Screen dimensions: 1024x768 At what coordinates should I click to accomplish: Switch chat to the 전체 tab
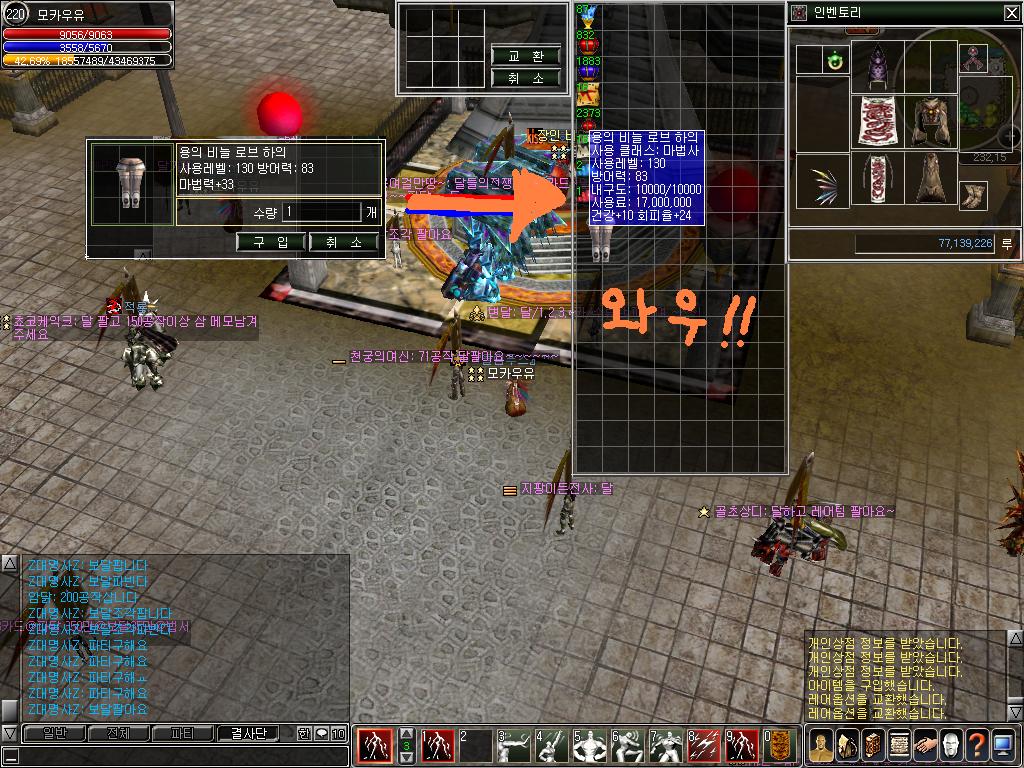coord(117,733)
